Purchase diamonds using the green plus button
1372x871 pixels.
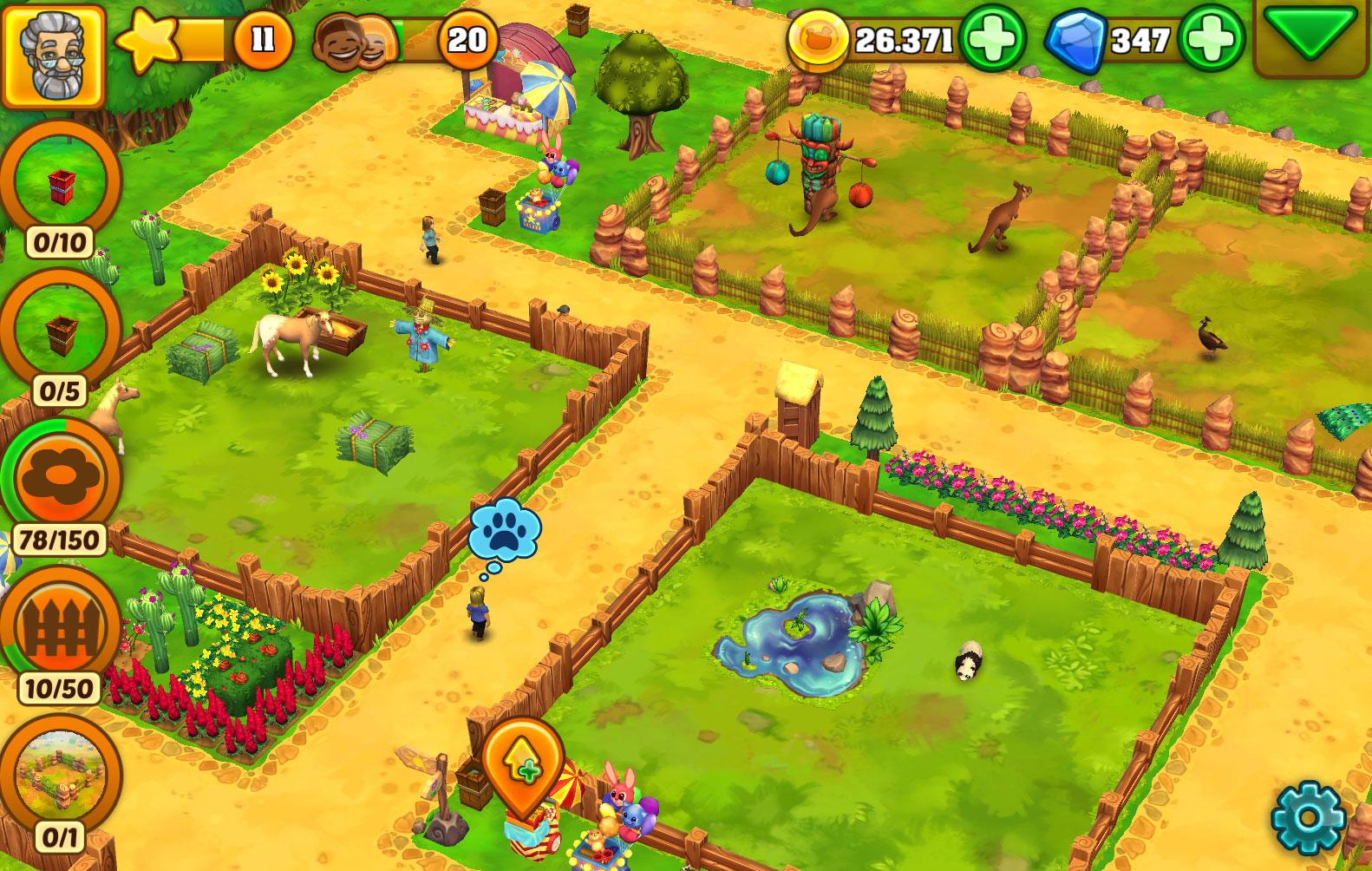1211,38
